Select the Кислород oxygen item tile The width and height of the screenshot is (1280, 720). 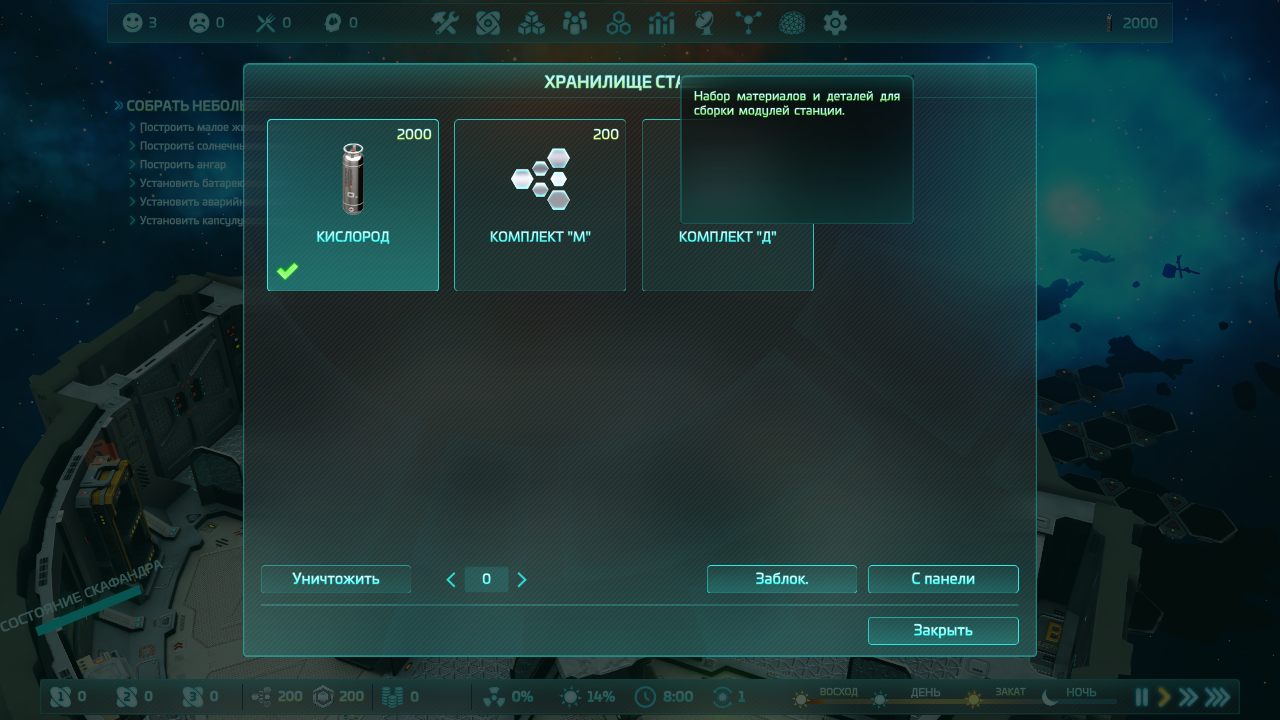point(352,205)
